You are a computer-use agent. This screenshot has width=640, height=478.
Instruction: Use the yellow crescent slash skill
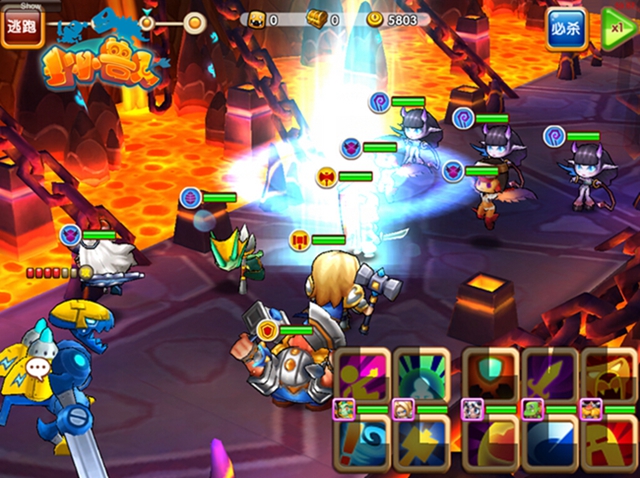[x=490, y=444]
